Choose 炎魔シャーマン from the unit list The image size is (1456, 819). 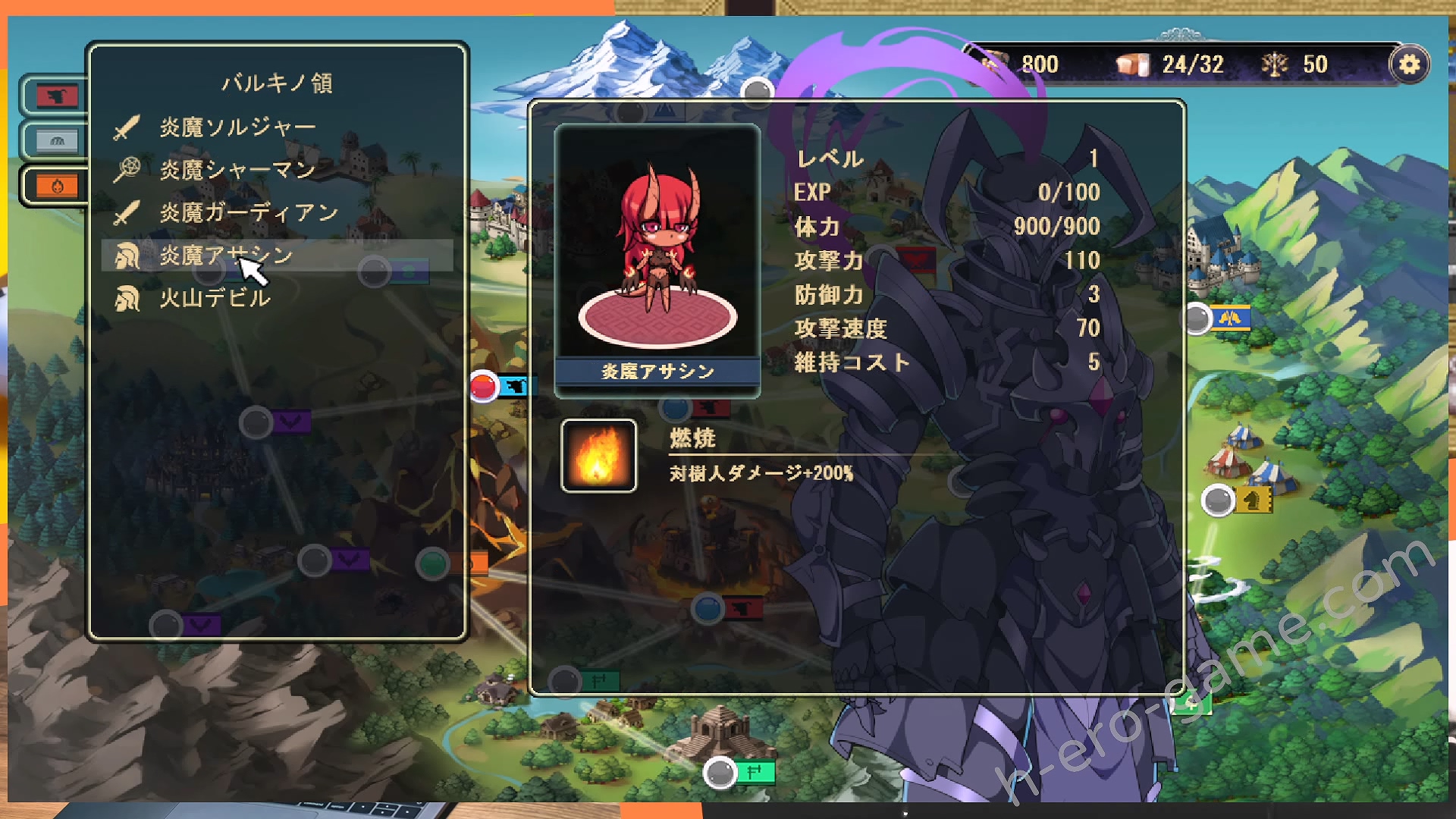[x=237, y=170]
